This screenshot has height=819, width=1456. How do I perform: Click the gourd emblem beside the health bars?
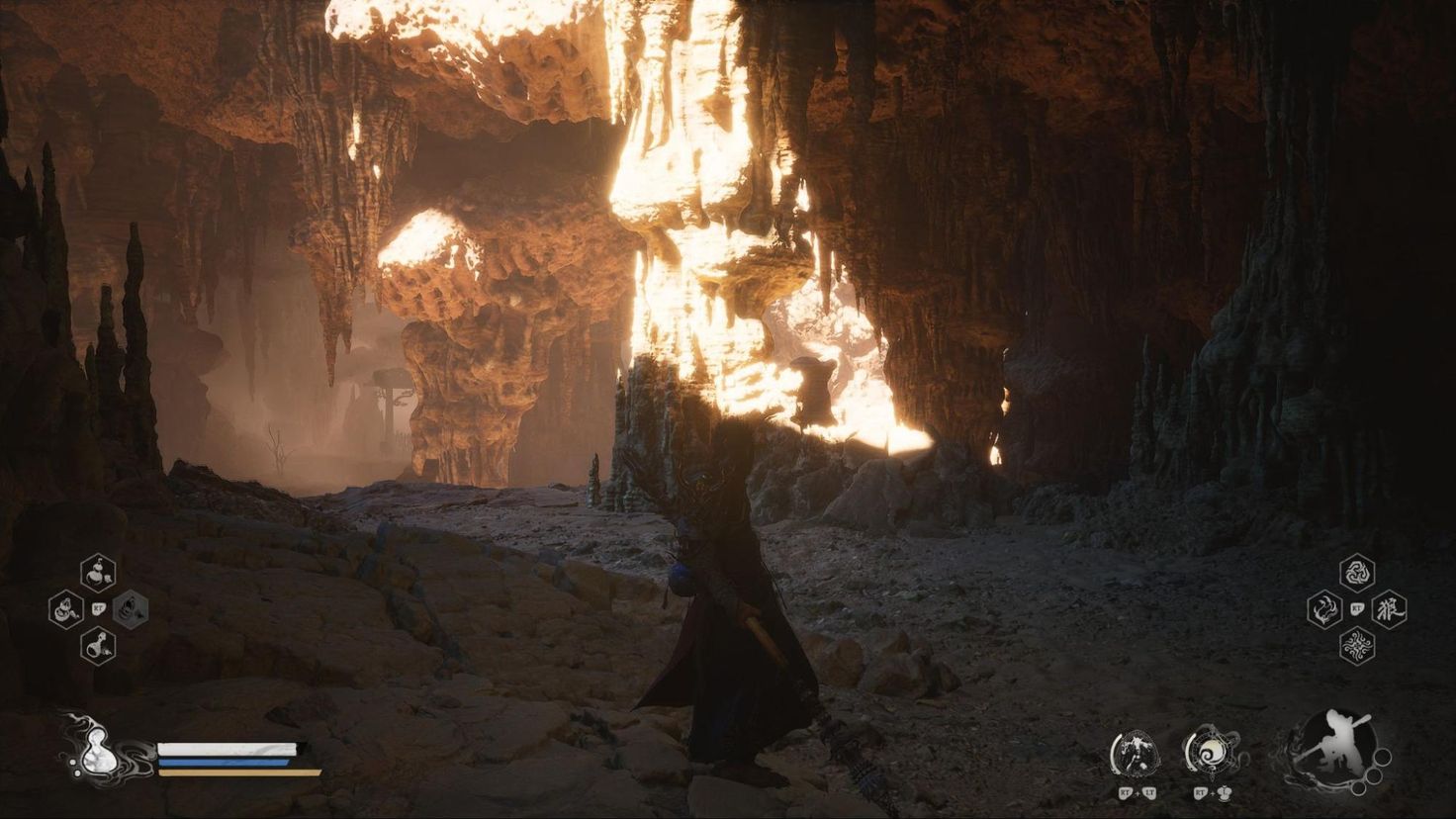[96, 752]
